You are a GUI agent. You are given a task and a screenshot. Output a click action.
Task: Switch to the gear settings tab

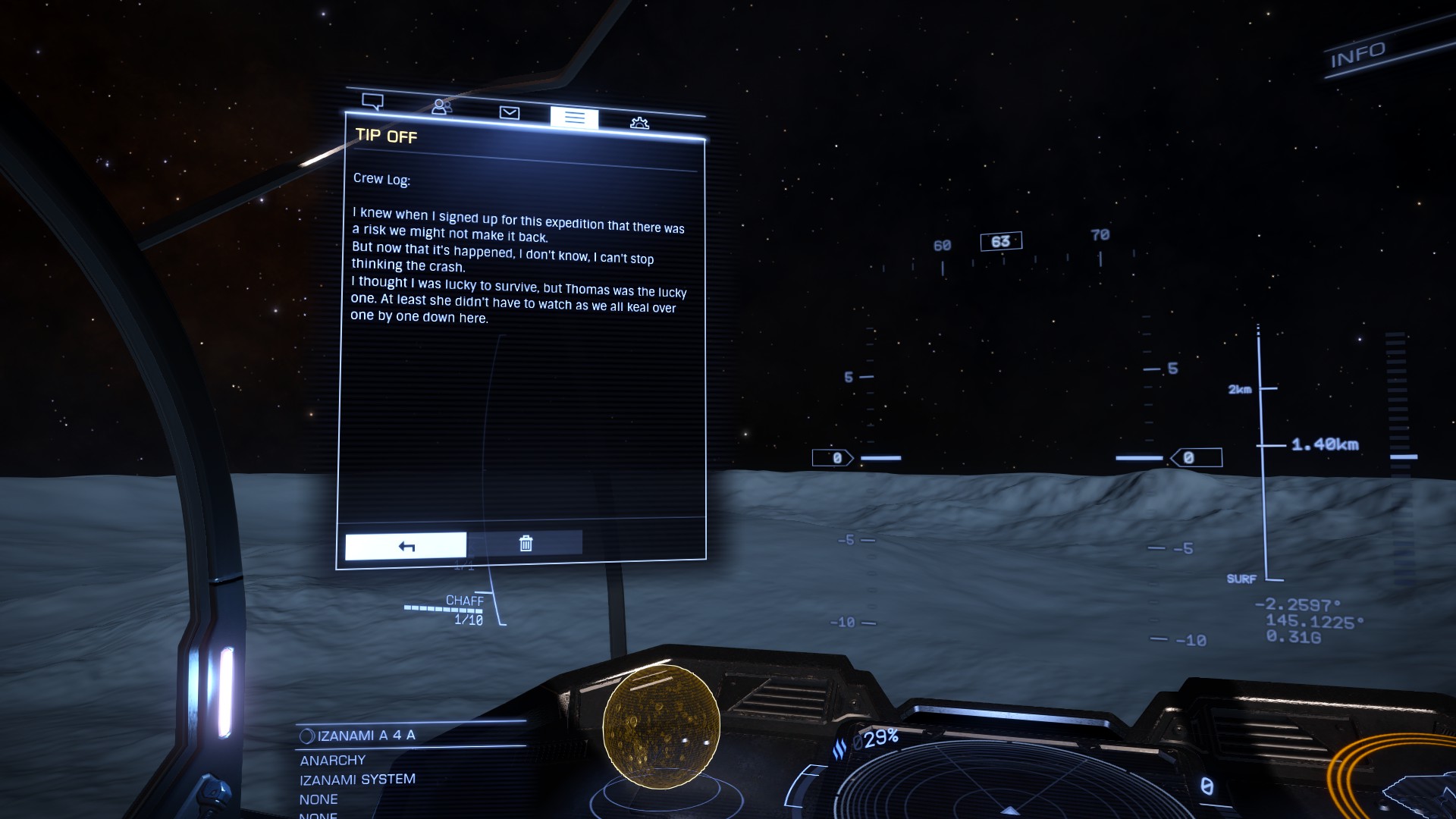coord(639,123)
